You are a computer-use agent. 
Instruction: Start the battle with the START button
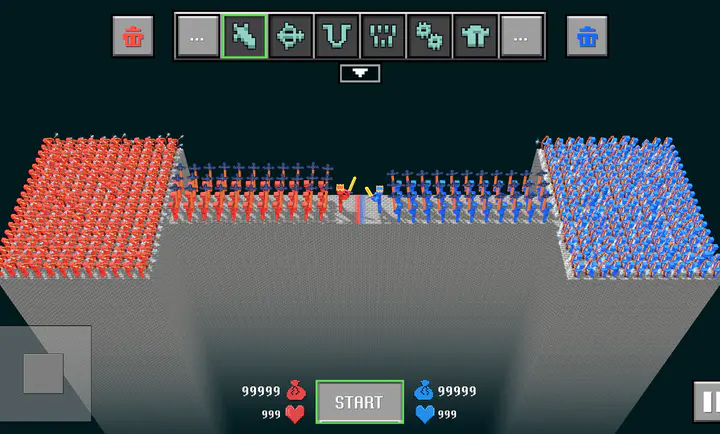pyautogui.click(x=359, y=402)
